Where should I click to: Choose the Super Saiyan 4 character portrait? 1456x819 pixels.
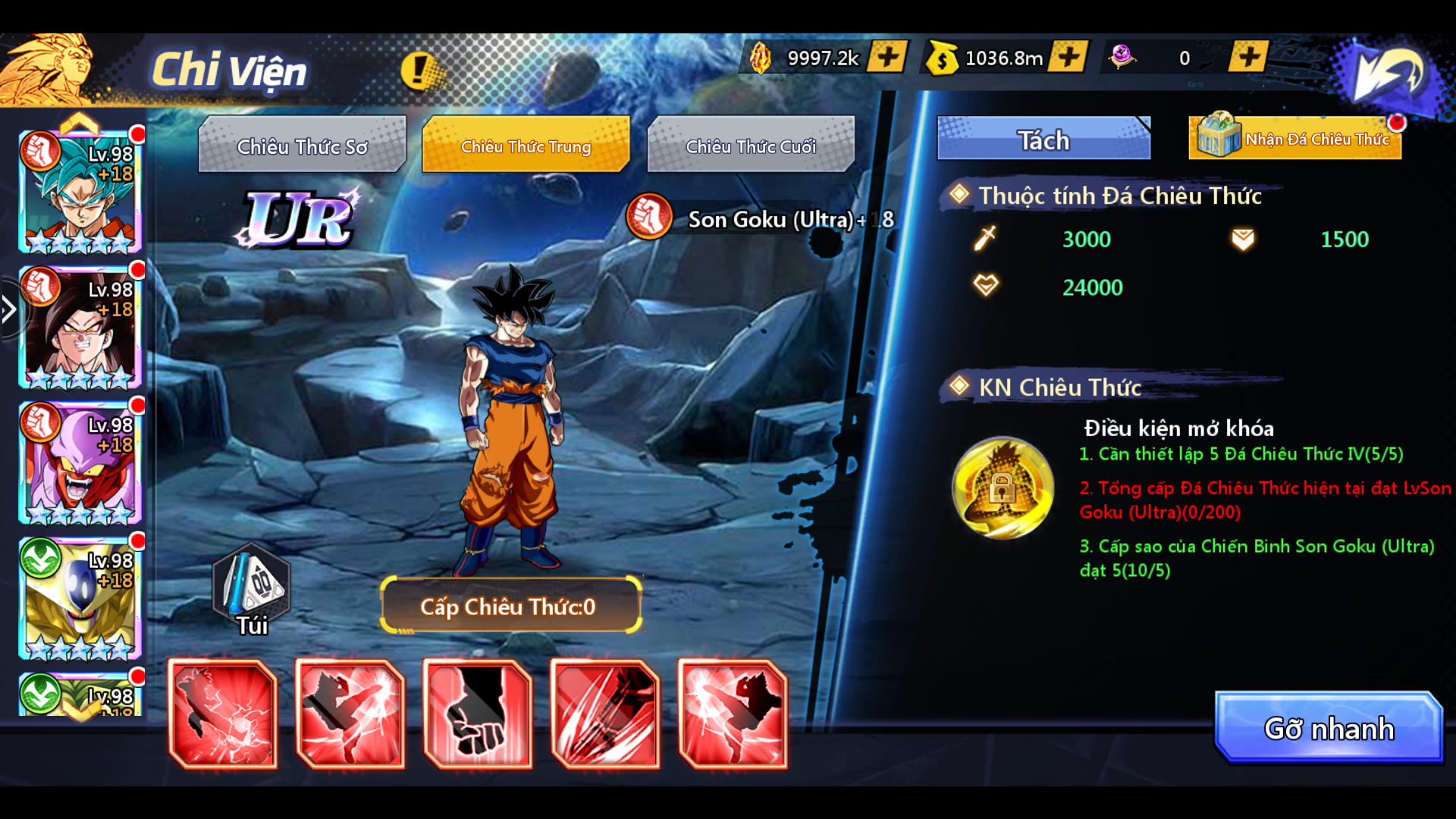pyautogui.click(x=80, y=328)
